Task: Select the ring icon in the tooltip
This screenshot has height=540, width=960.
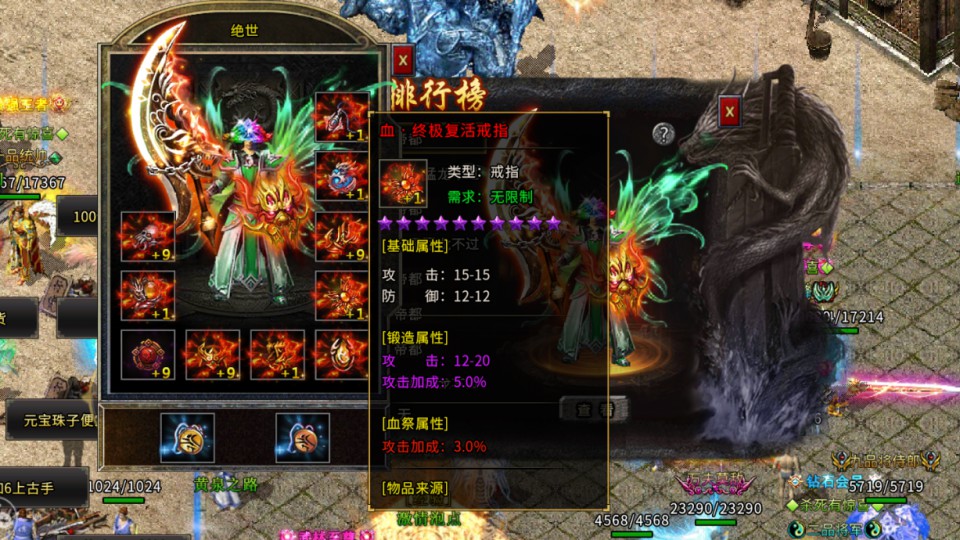Action: tap(403, 184)
